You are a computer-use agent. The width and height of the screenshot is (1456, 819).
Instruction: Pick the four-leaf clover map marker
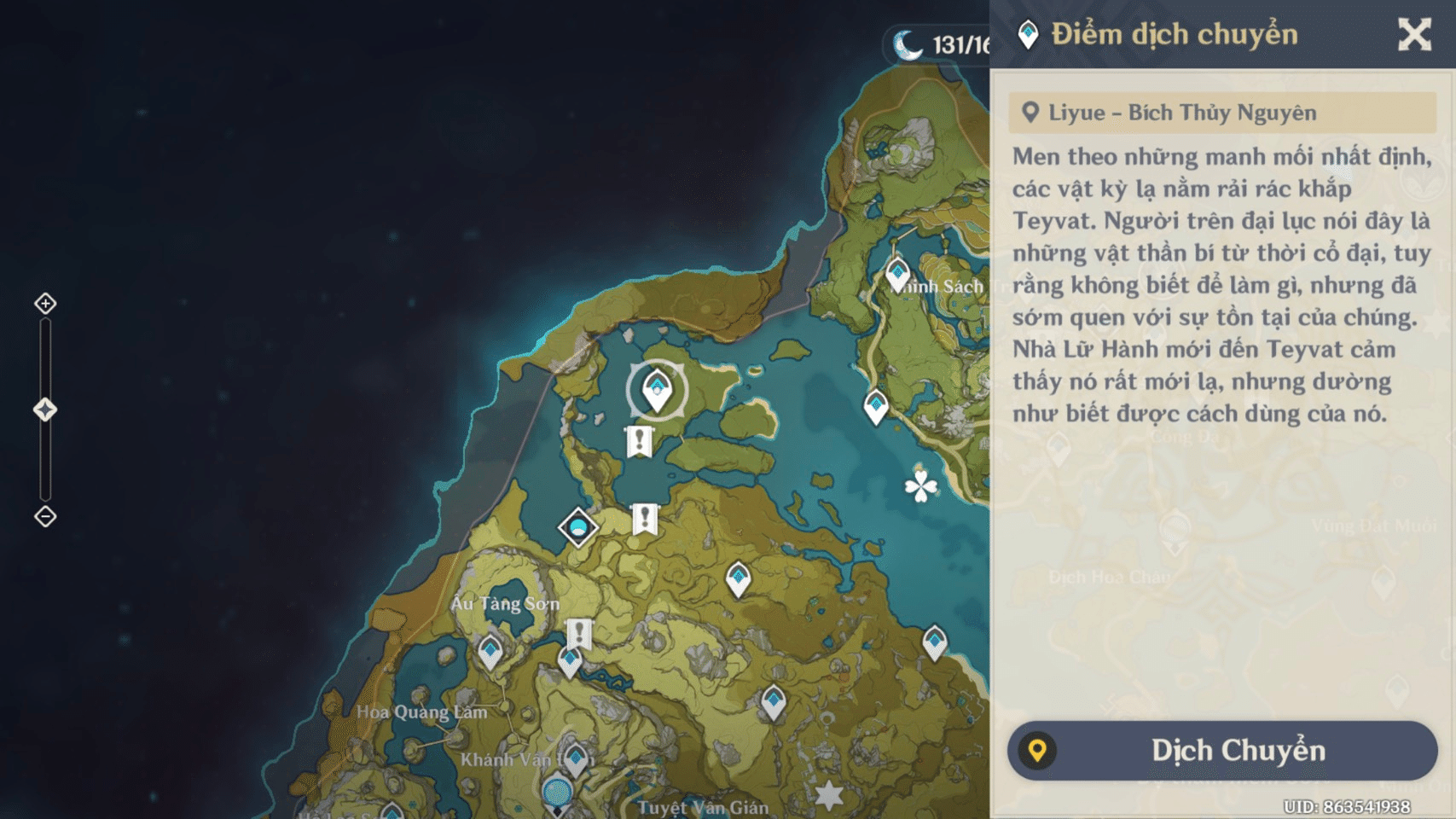tap(920, 487)
